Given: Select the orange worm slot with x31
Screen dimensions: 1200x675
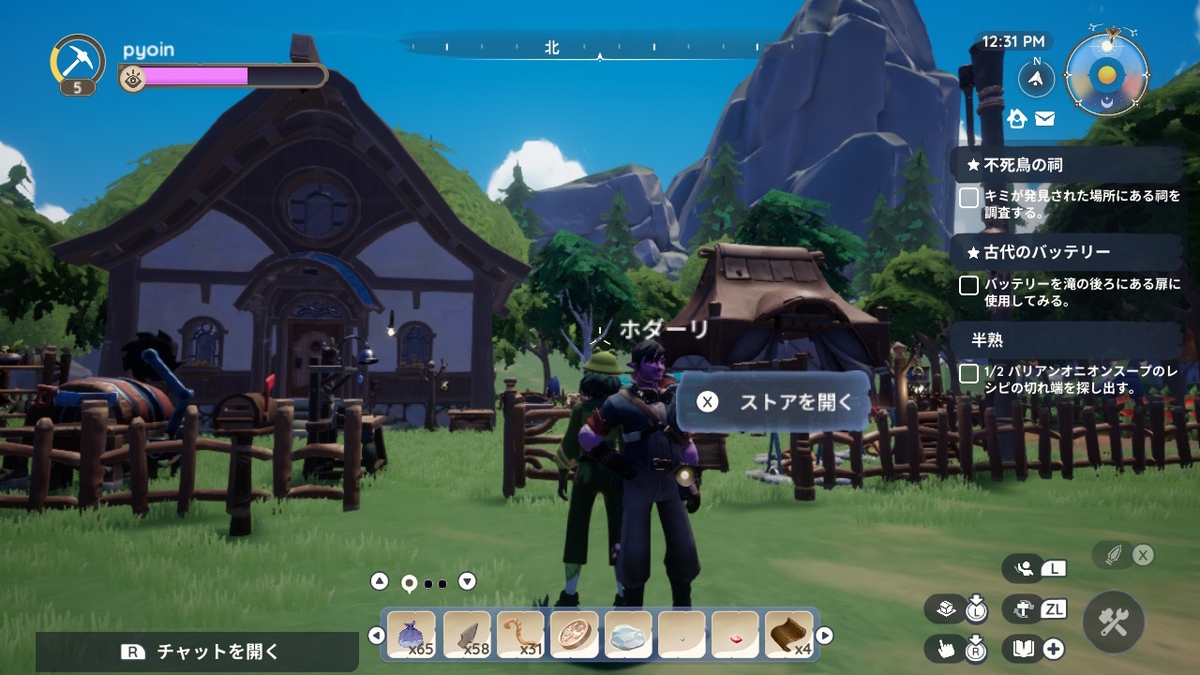Looking at the screenshot, I should click(520, 635).
